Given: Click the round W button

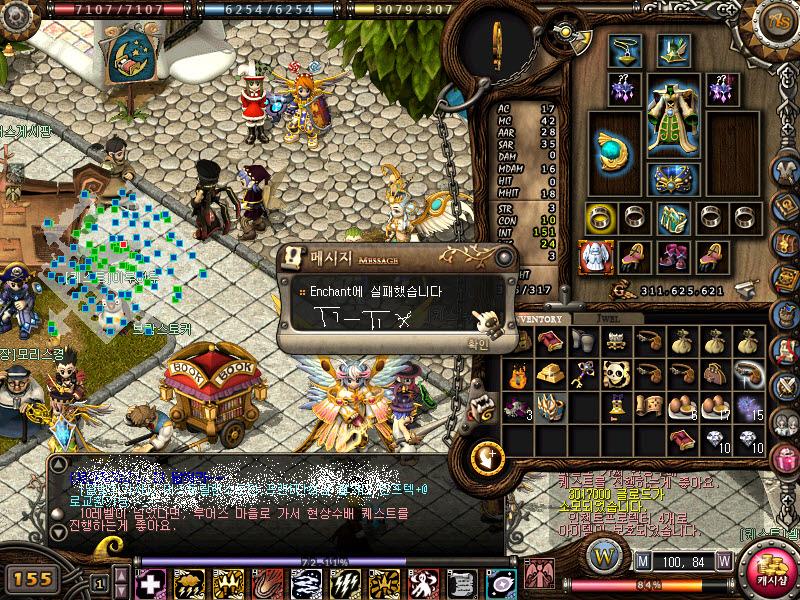Looking at the screenshot, I should click(602, 554).
